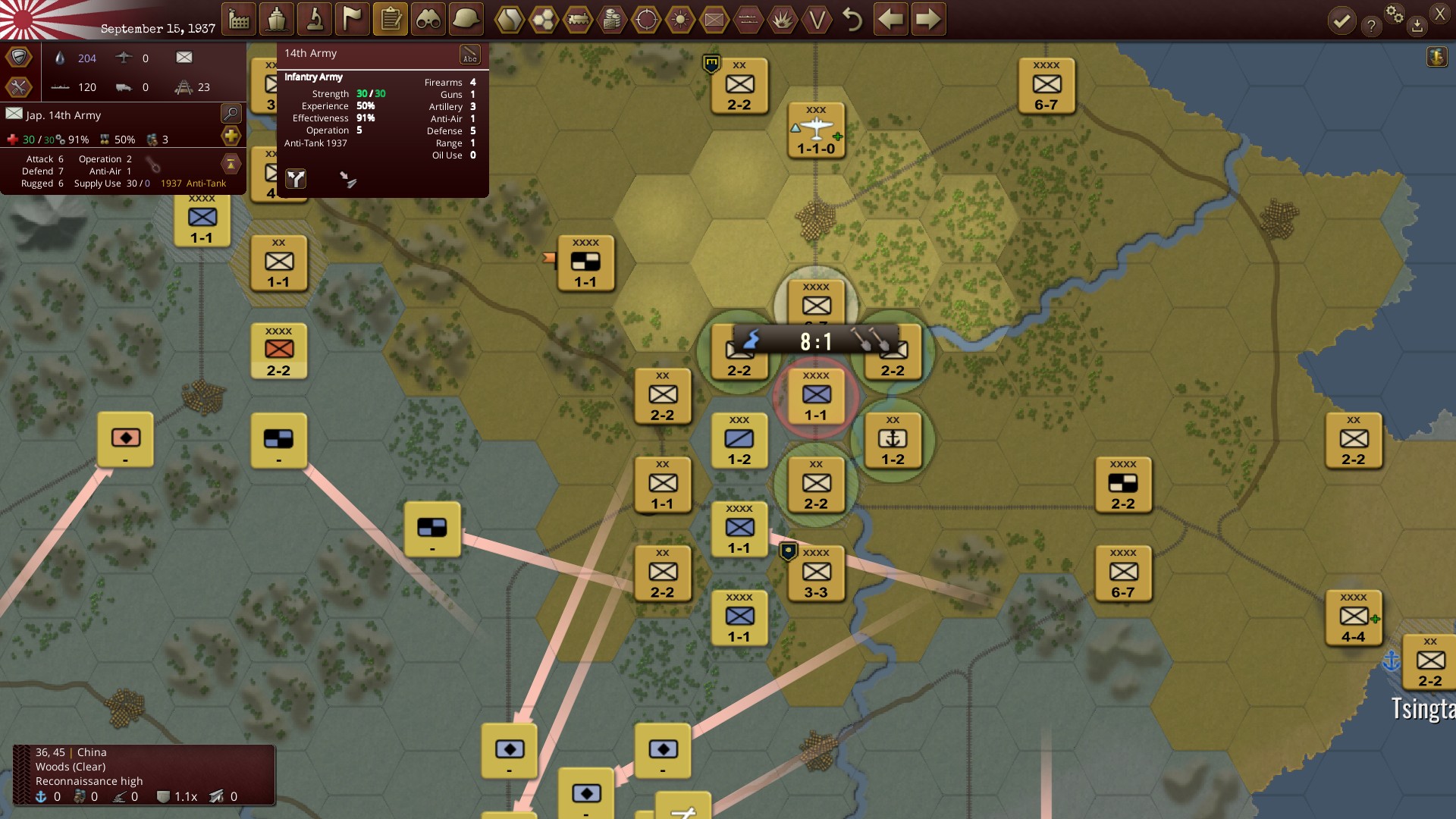End turn with the checkmark button
Image resolution: width=1456 pixels, height=819 pixels.
(1341, 21)
